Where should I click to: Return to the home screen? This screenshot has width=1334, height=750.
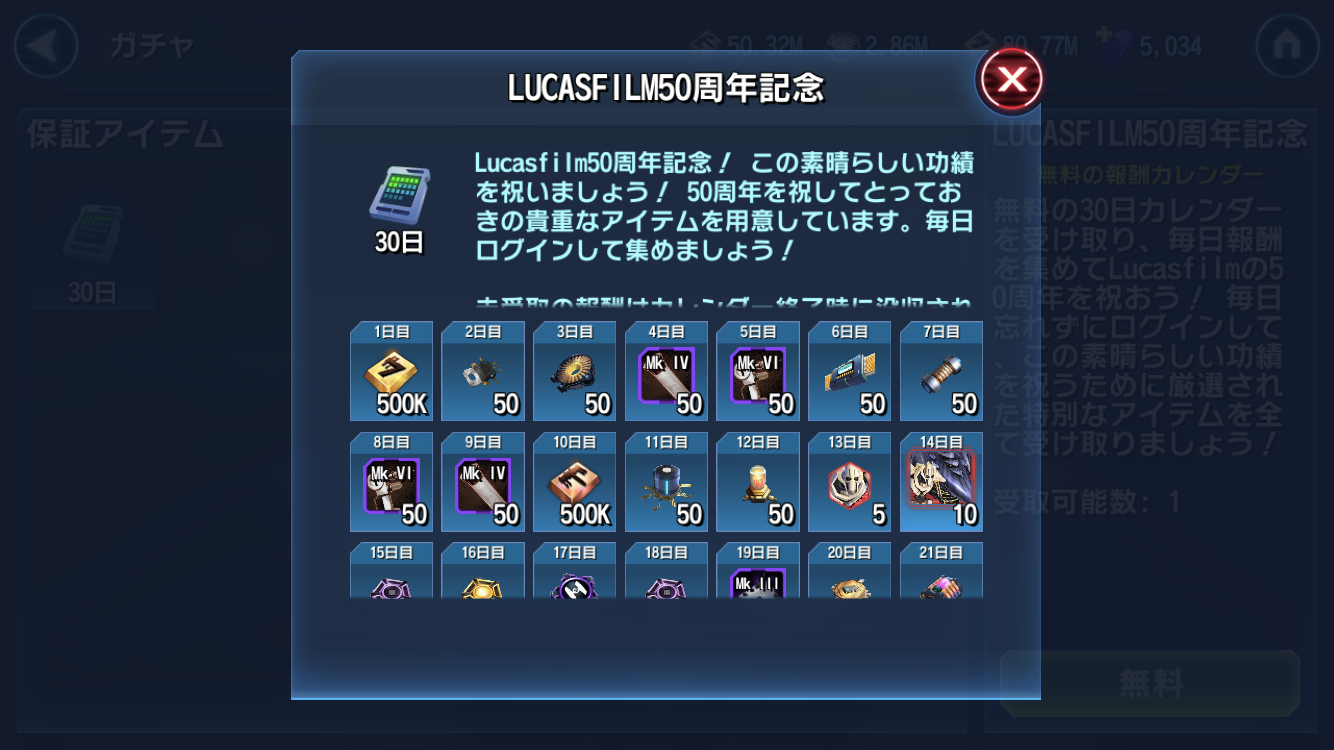click(1287, 46)
